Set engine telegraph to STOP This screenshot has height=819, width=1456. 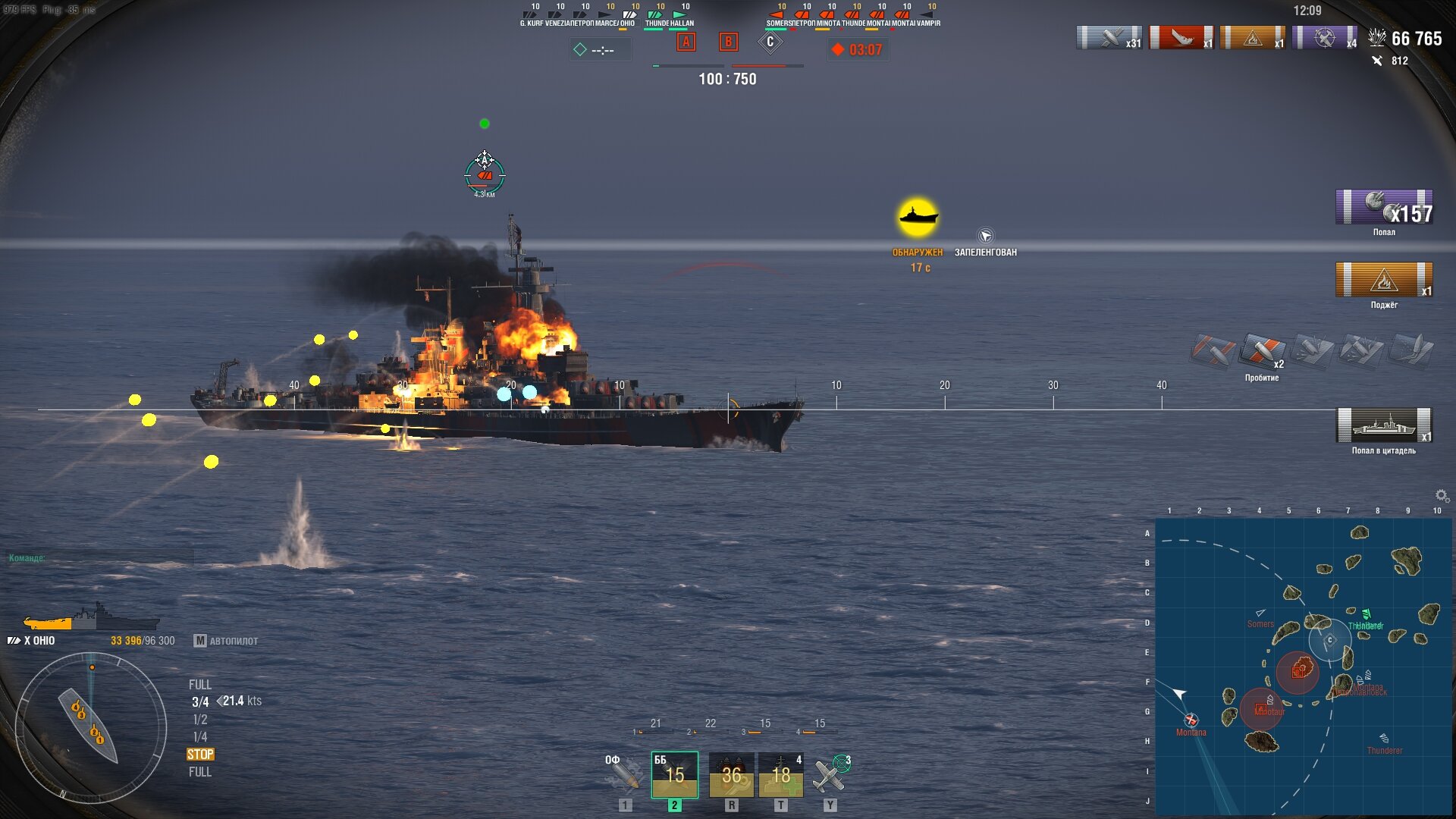(200, 755)
